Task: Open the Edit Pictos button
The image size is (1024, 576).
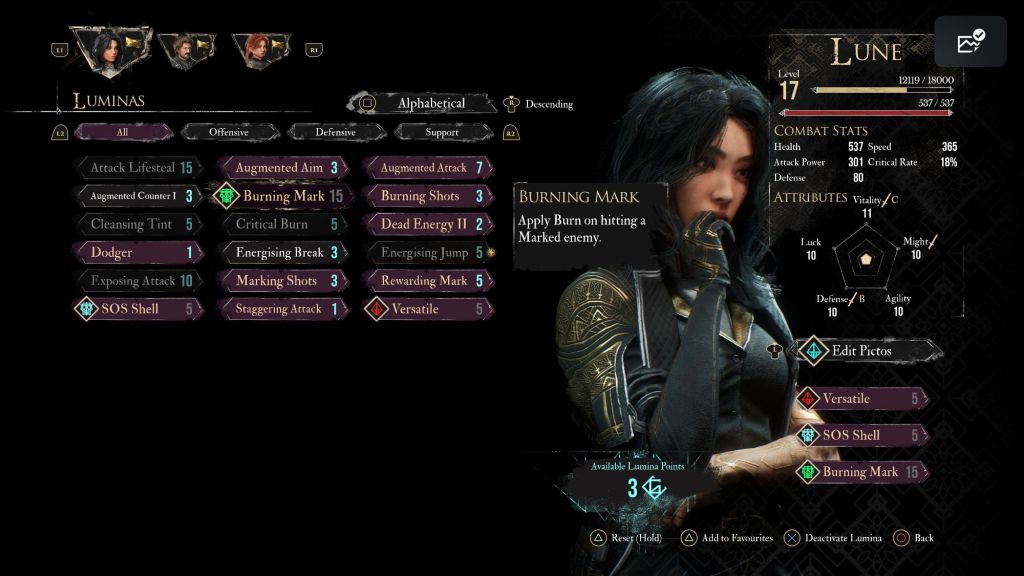Action: point(861,350)
